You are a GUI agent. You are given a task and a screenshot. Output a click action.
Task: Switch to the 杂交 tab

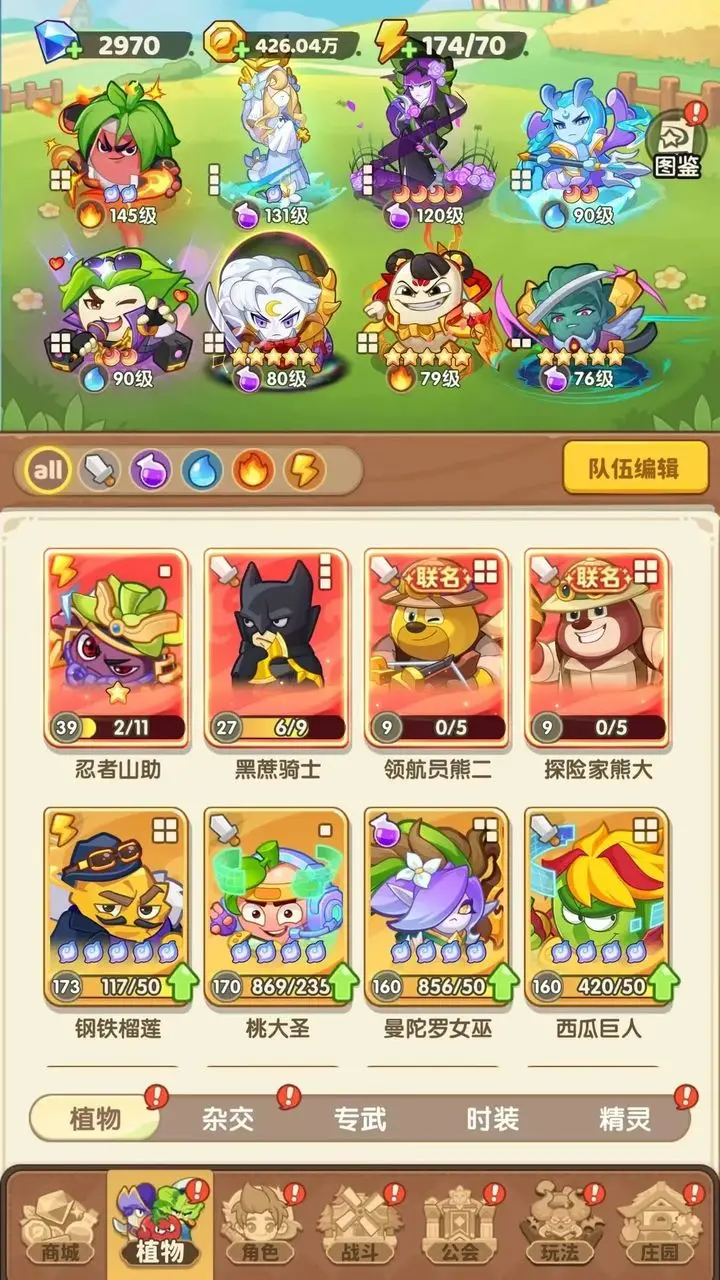point(228,1118)
